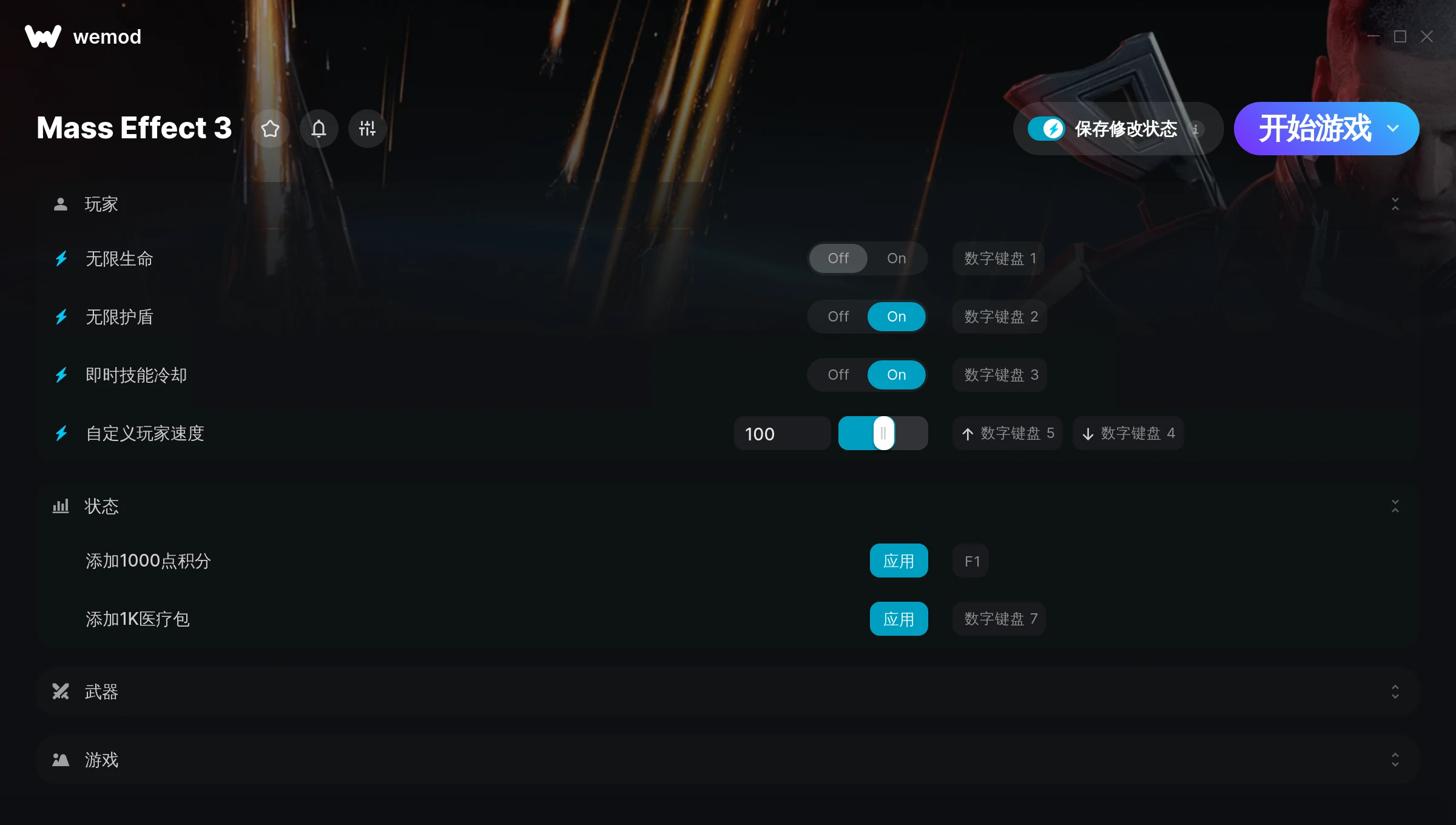The height and width of the screenshot is (825, 1456).
Task: Open the start game dropdown arrow
Action: pos(1393,129)
